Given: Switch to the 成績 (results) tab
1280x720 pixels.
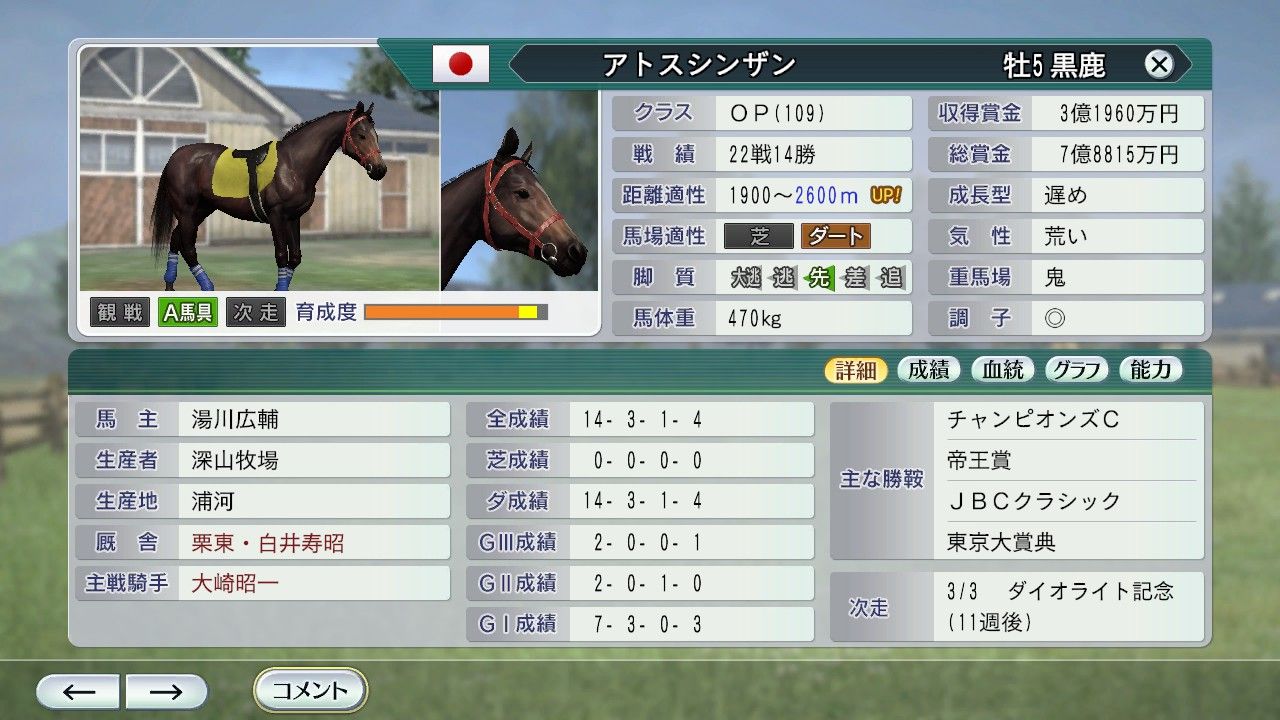Looking at the screenshot, I should 928,368.
